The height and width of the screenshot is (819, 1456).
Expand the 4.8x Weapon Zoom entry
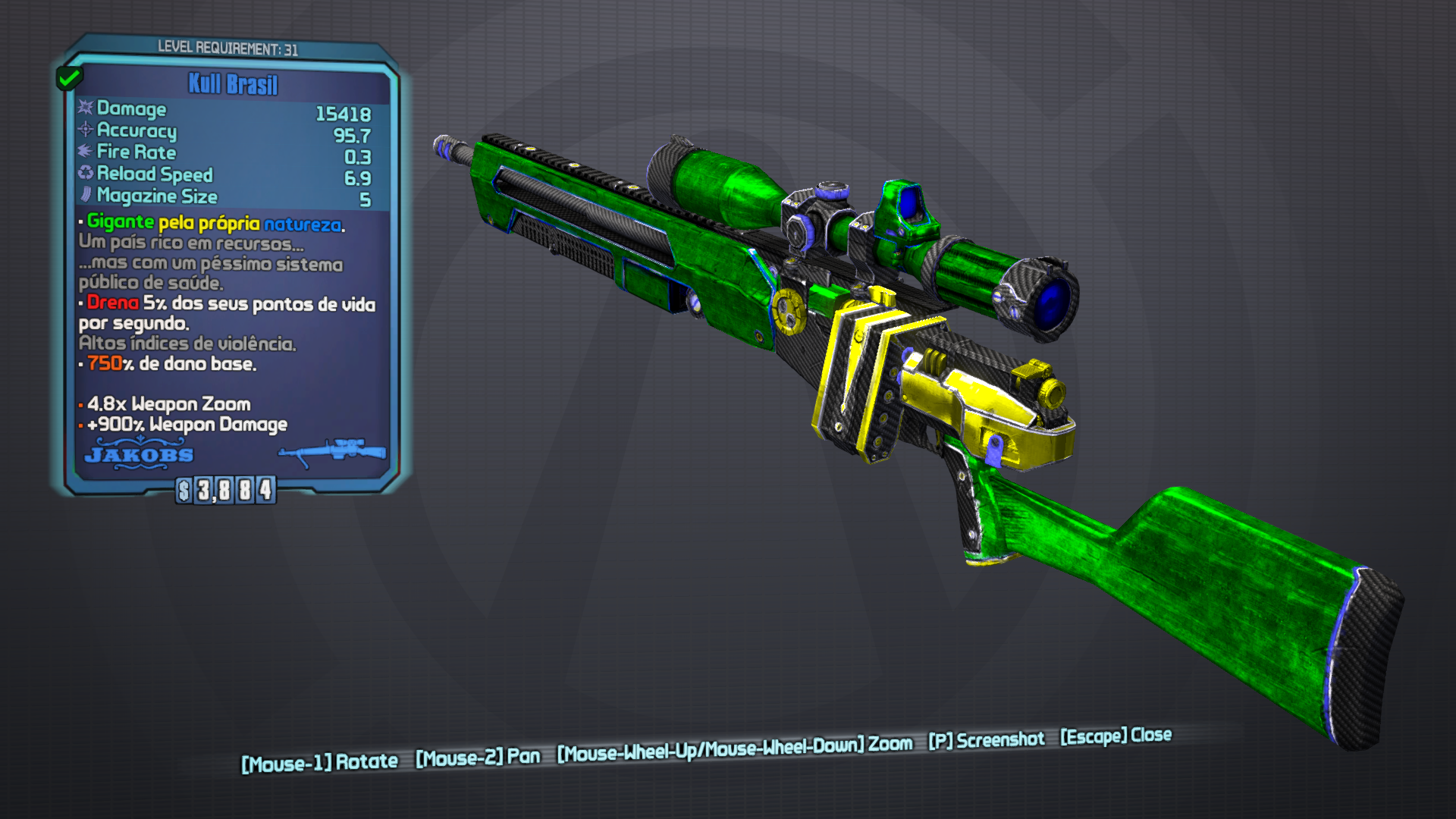(168, 405)
